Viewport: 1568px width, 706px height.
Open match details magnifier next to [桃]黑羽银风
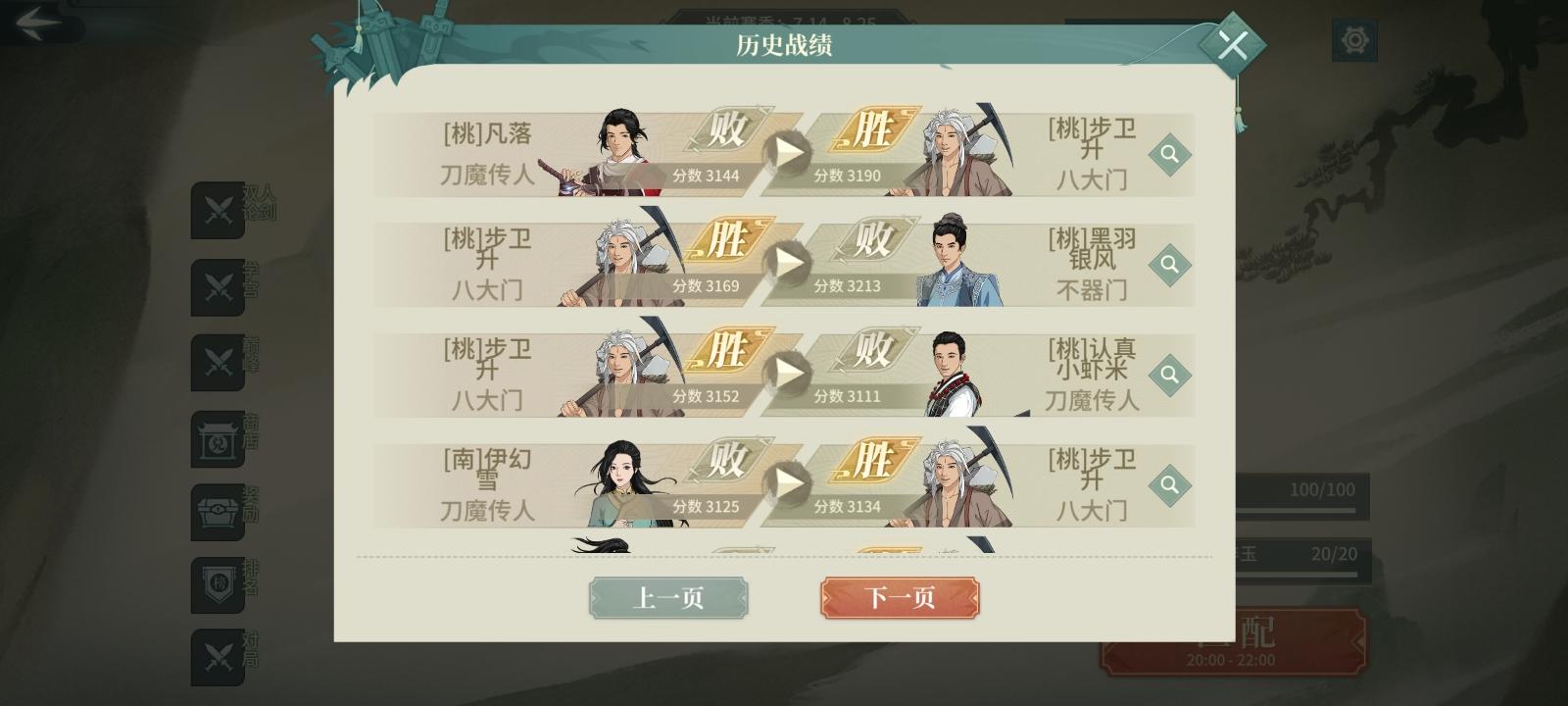tap(1170, 263)
